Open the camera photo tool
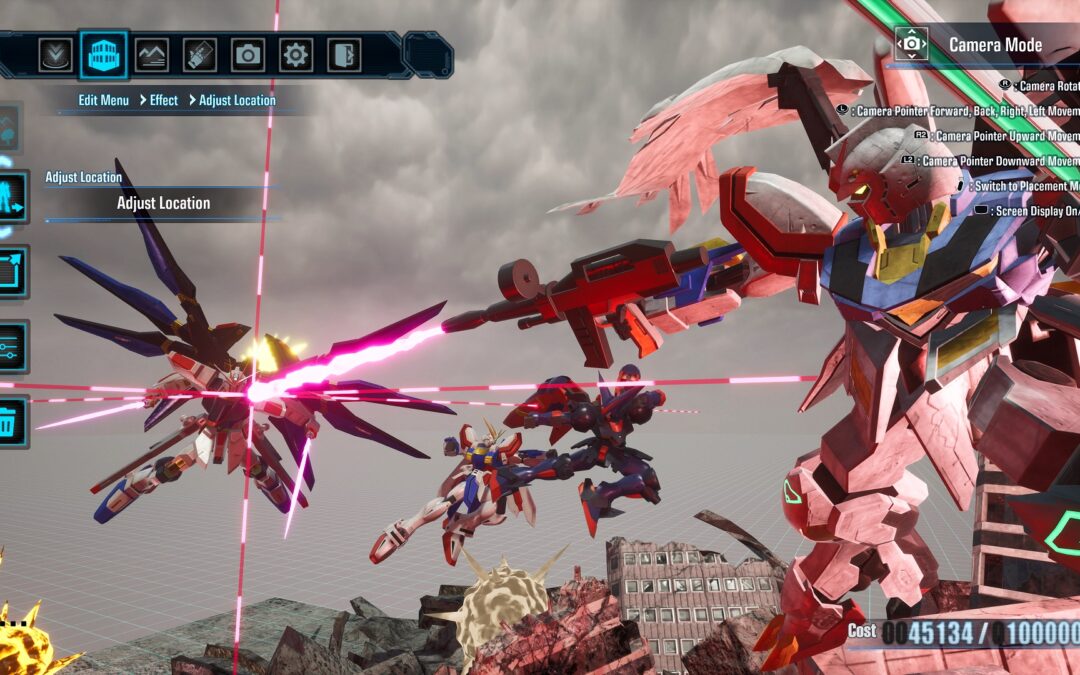The image size is (1080, 675). 248,54
